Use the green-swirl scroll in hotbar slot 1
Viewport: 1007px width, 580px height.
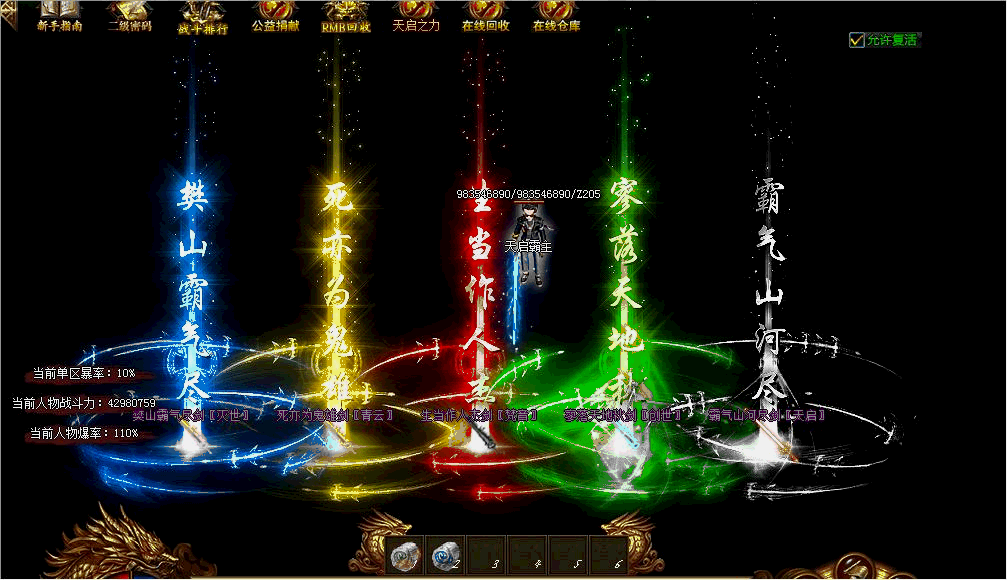click(x=404, y=555)
